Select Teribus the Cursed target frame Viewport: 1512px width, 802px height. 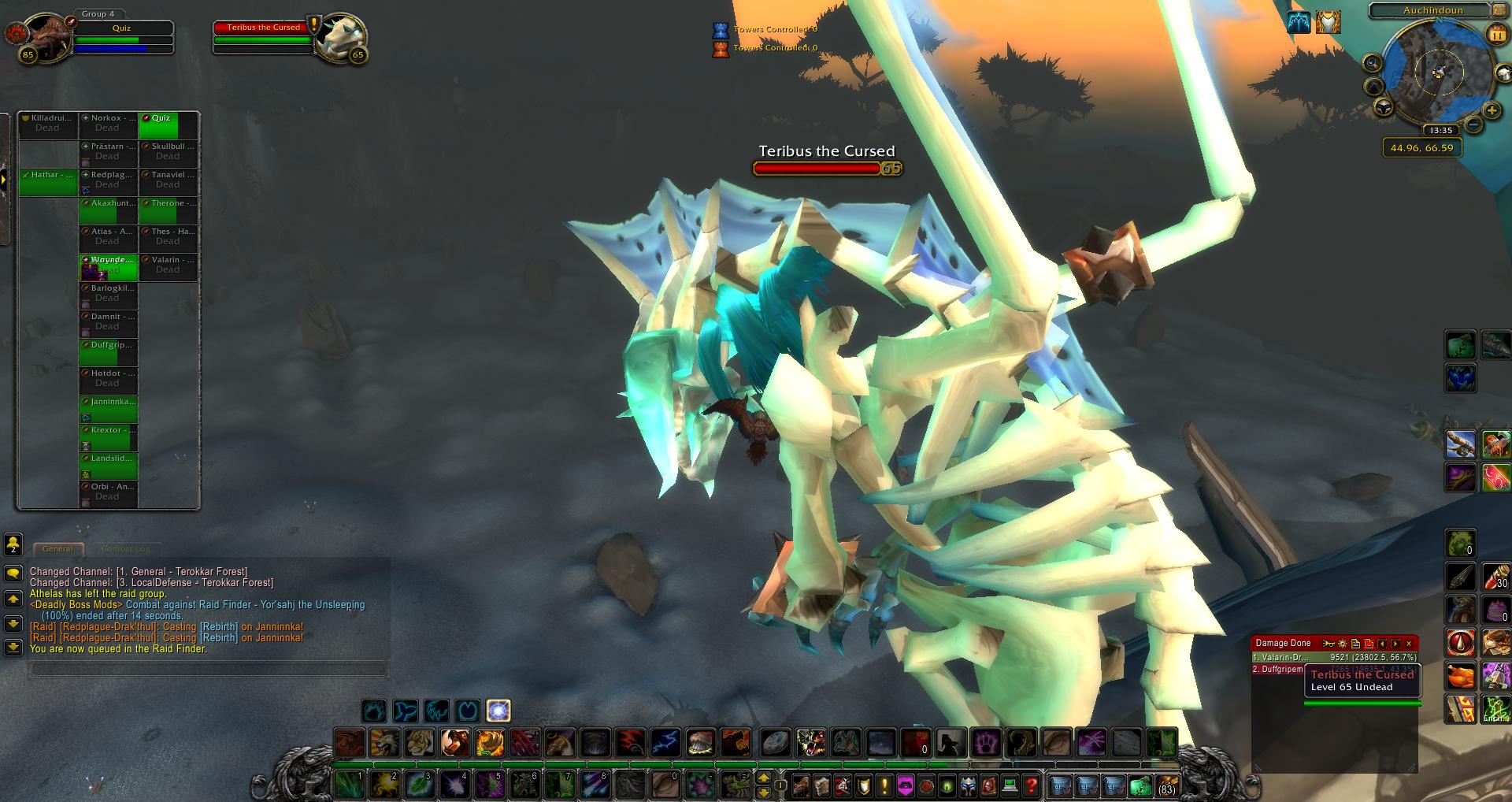coord(264,37)
